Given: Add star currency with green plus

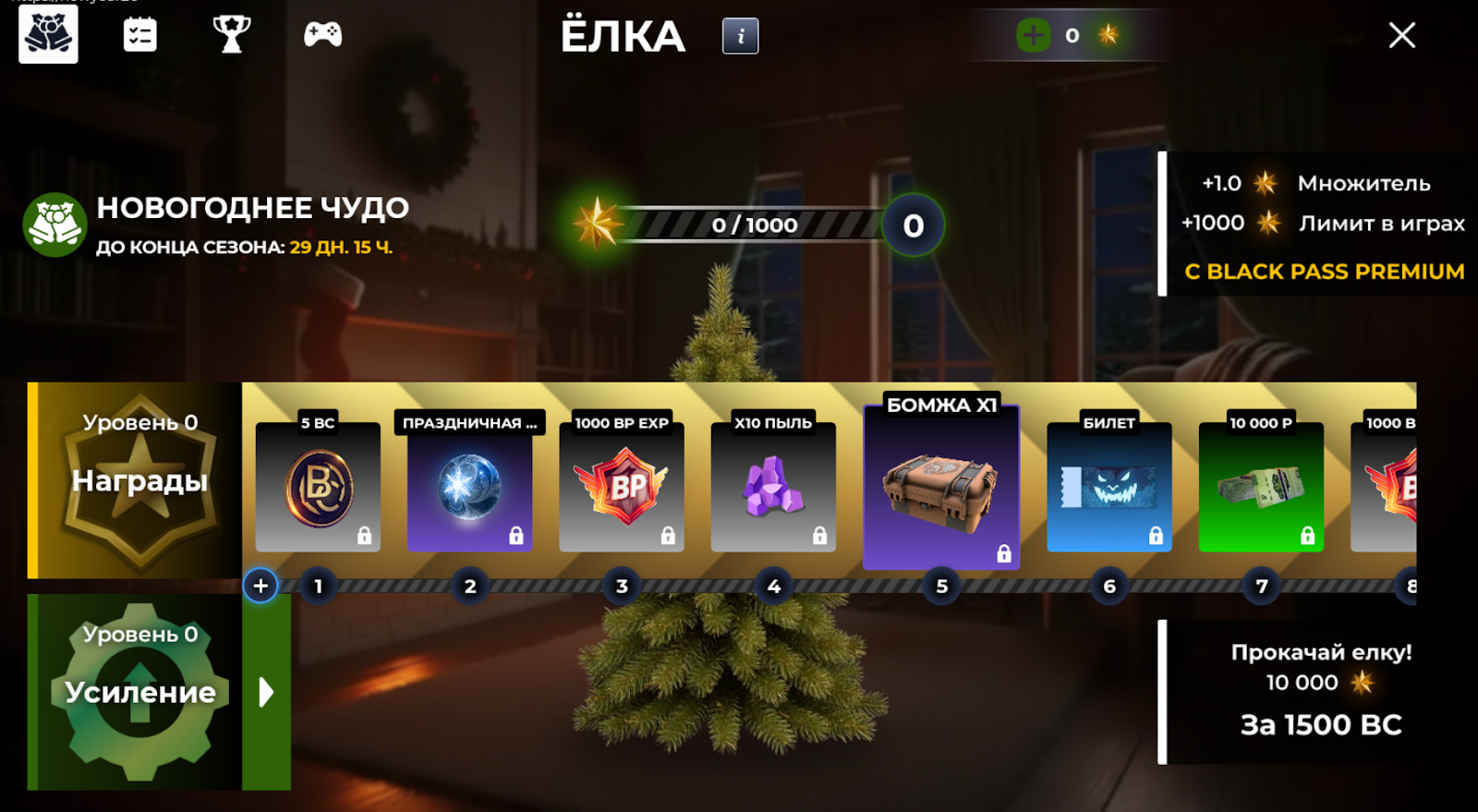Looking at the screenshot, I should [x=1033, y=36].
